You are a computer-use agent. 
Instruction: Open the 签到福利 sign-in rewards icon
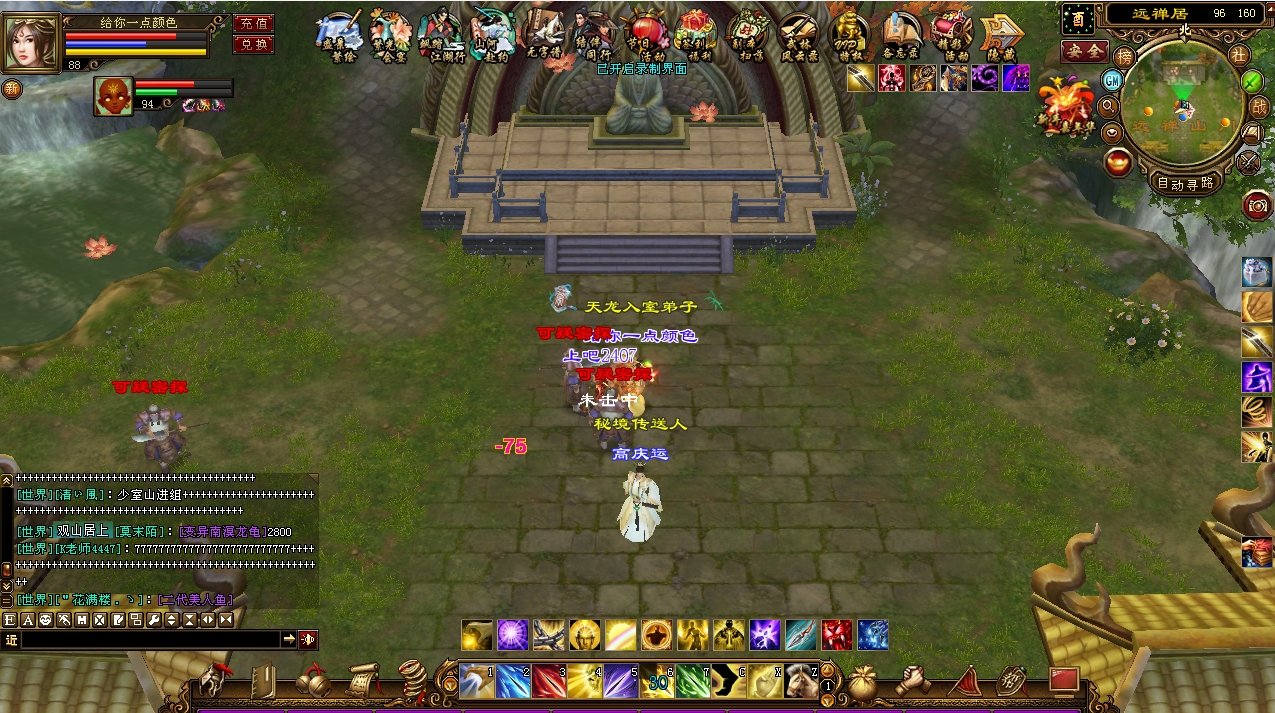click(x=694, y=35)
